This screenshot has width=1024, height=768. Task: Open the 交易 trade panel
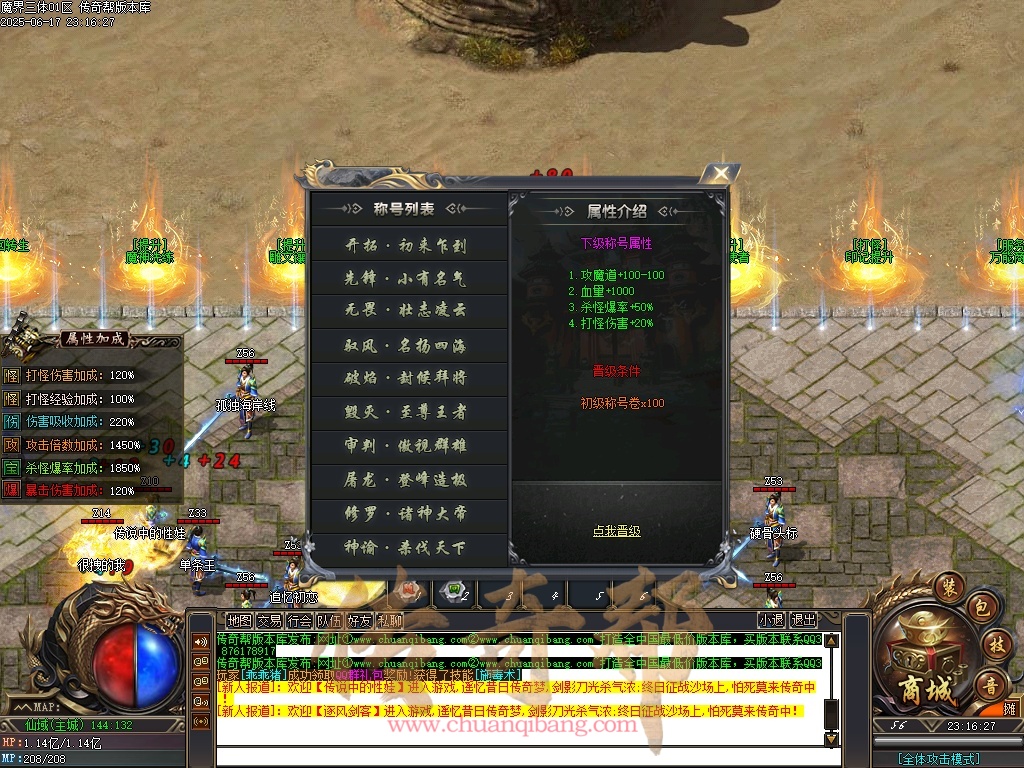coord(269,620)
